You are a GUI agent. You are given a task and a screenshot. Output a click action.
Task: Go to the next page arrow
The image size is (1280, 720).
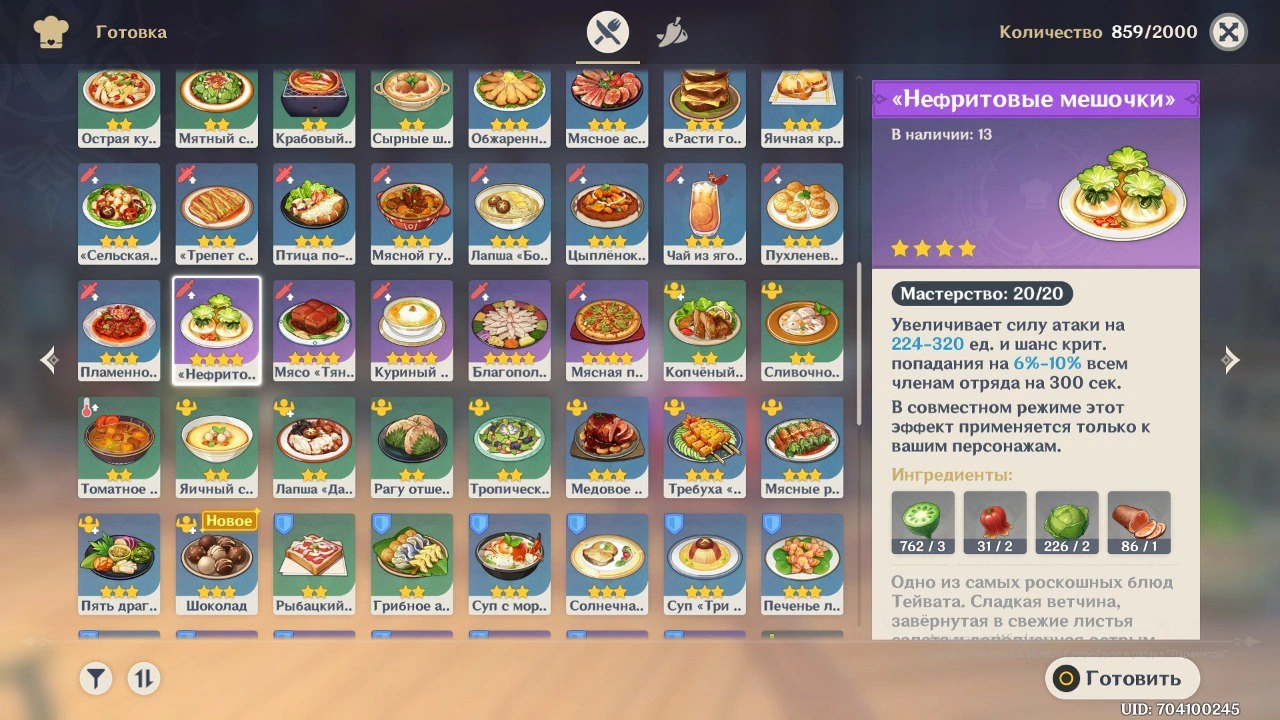1231,361
